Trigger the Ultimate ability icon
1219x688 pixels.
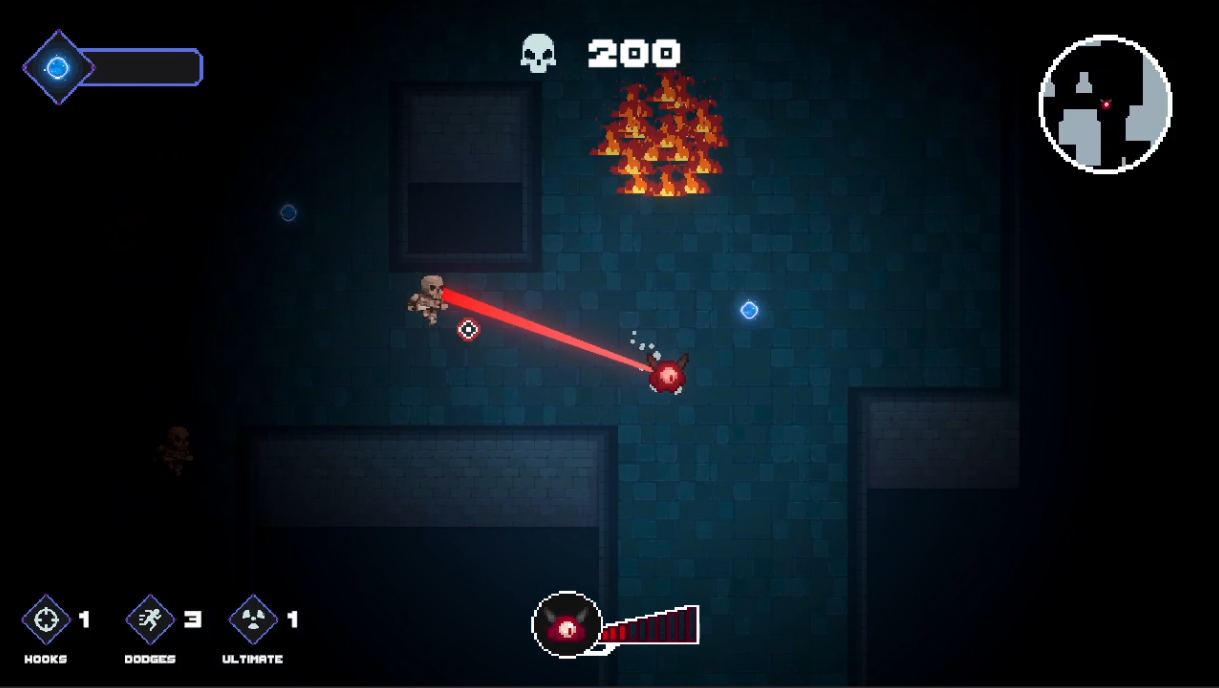pyautogui.click(x=254, y=620)
